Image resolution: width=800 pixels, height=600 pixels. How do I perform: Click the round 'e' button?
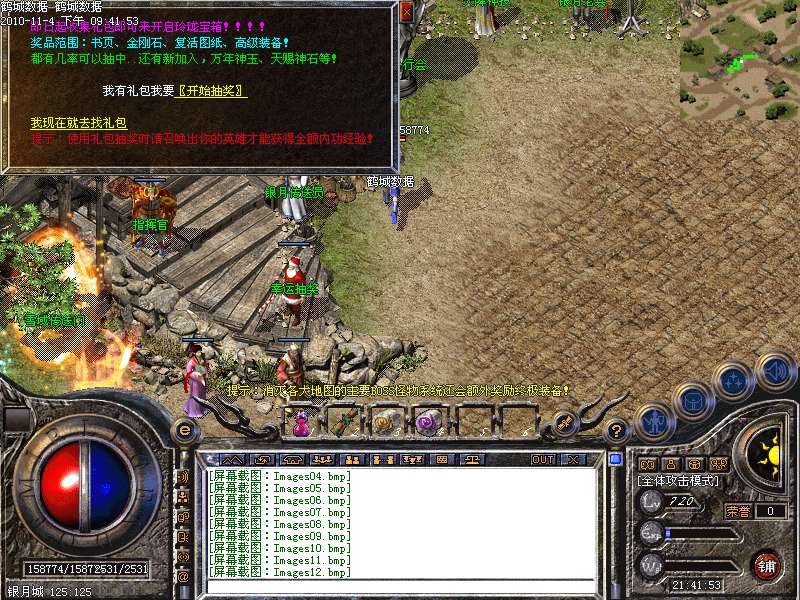[x=184, y=430]
